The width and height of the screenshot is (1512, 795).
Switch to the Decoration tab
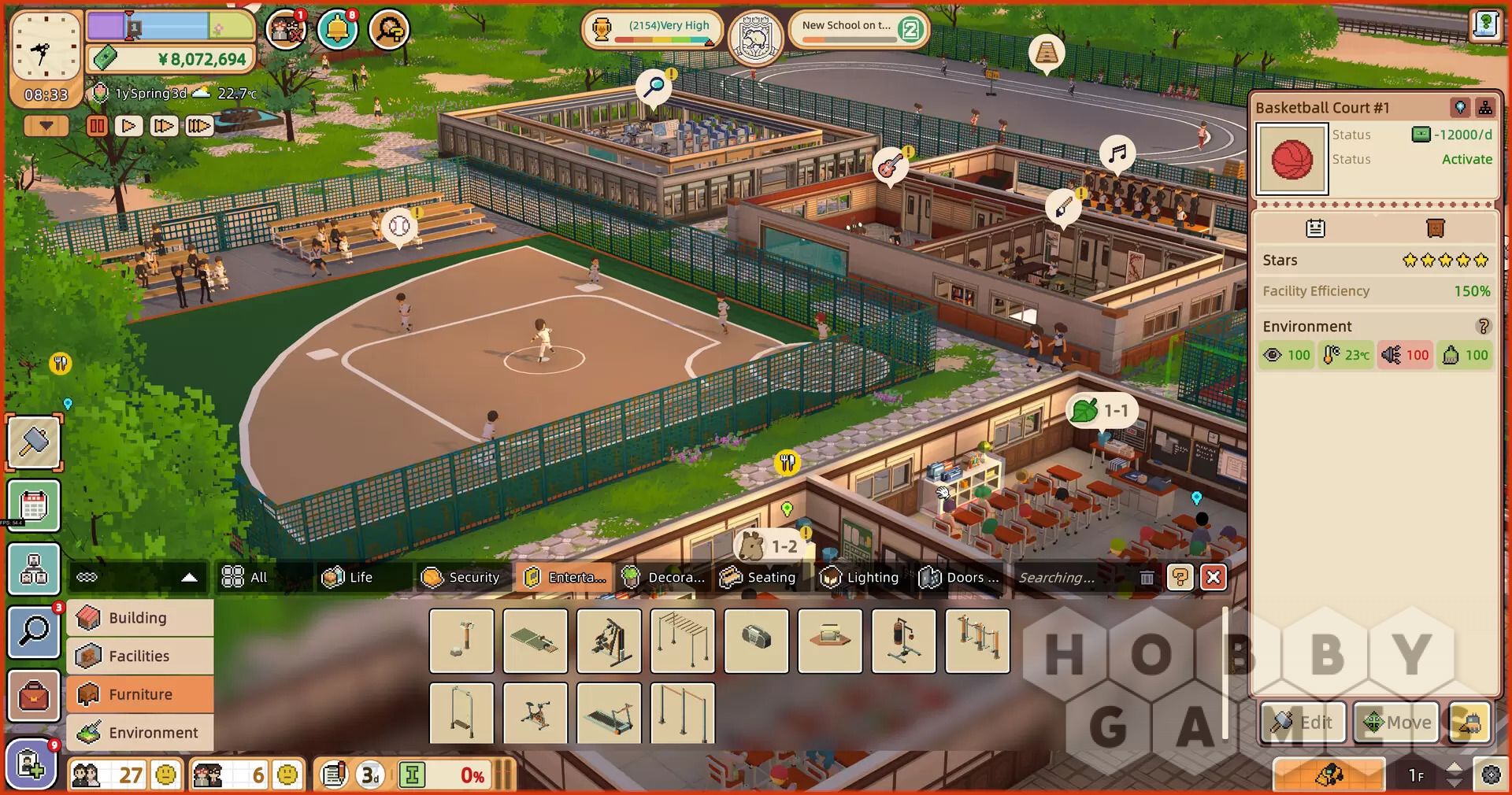pos(663,577)
